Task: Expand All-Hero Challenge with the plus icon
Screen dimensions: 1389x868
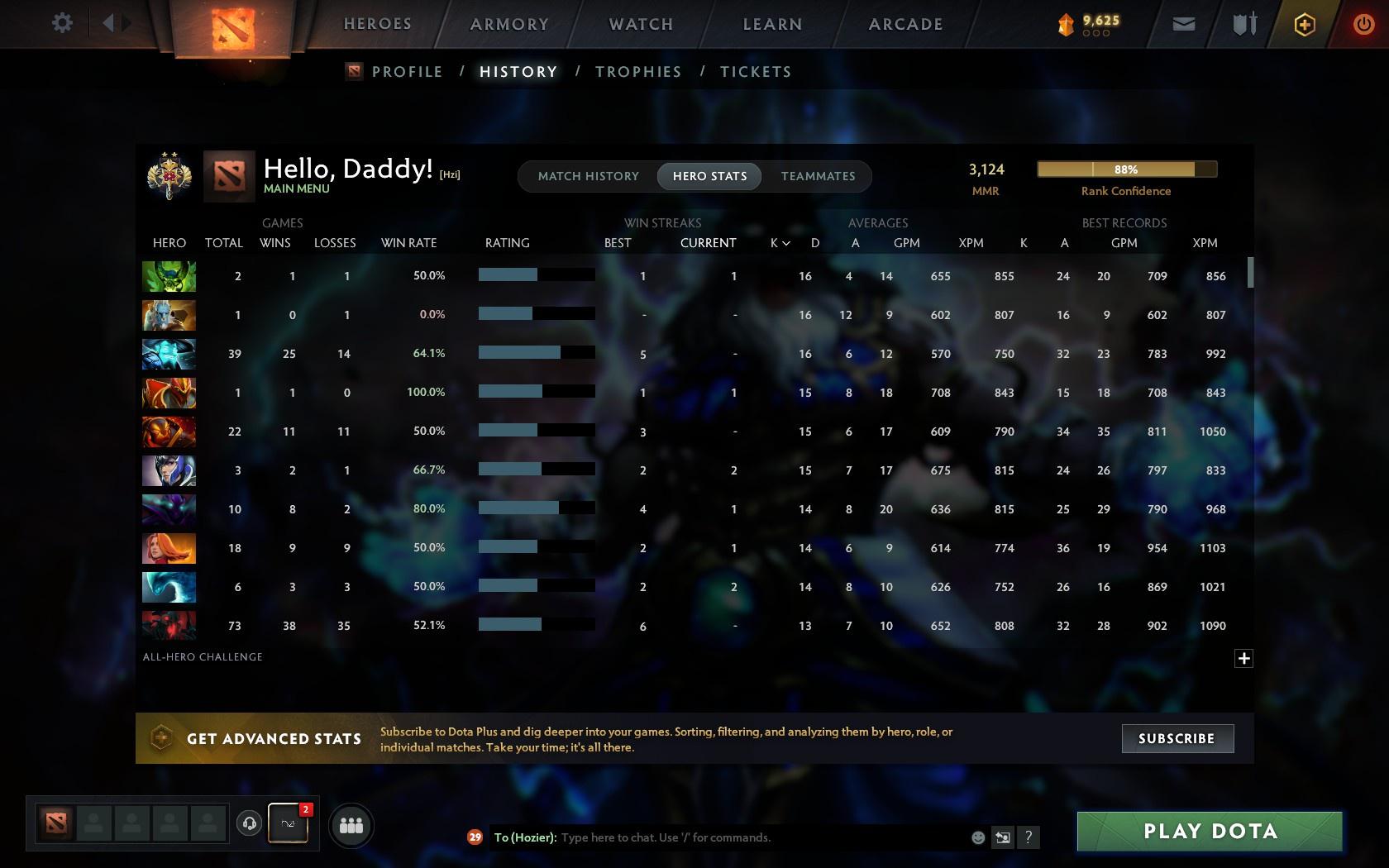Action: click(1244, 658)
